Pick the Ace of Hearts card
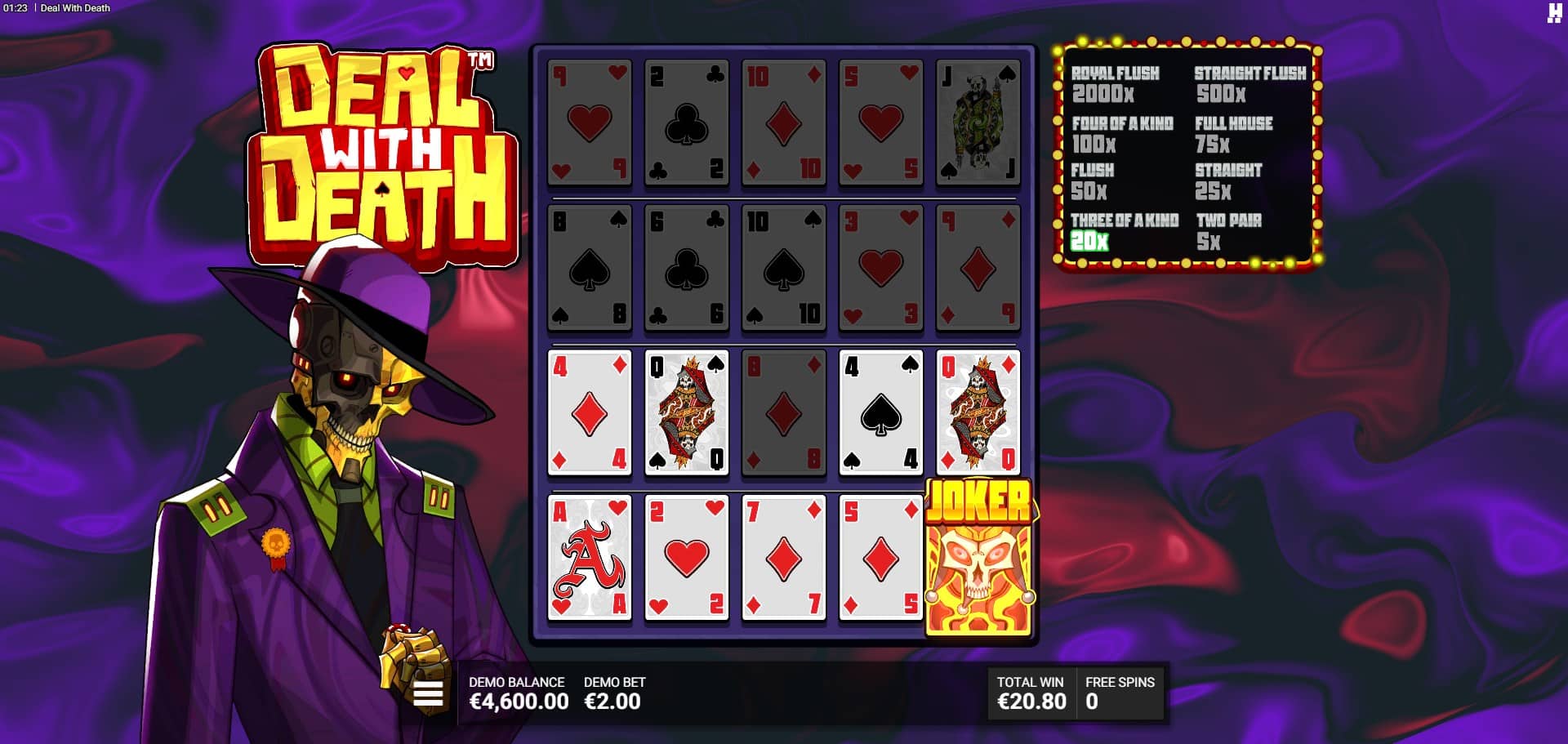1568x744 pixels. [589, 559]
